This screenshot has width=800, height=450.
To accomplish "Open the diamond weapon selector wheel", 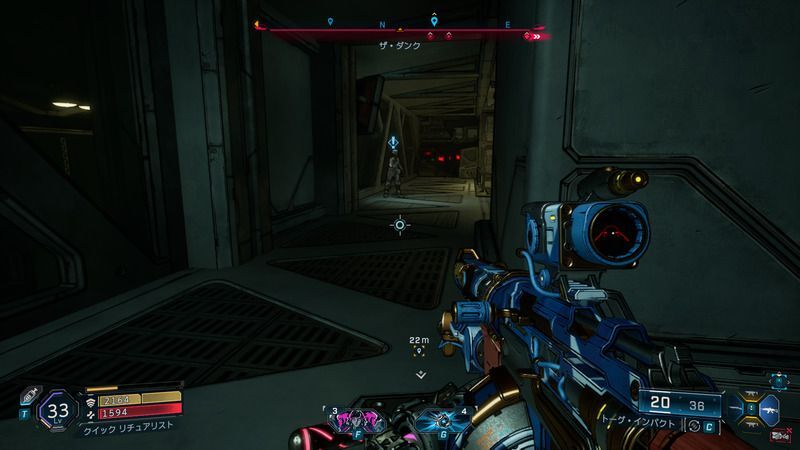I will click(x=752, y=408).
